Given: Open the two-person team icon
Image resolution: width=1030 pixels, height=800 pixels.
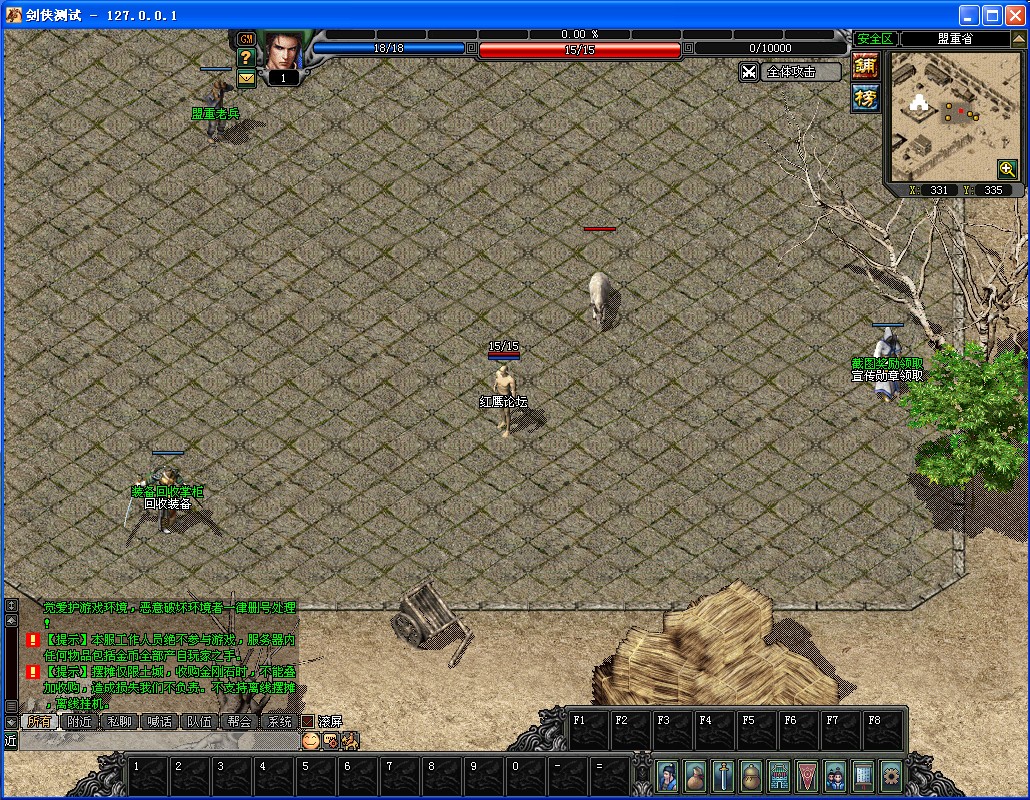Looking at the screenshot, I should 835,775.
